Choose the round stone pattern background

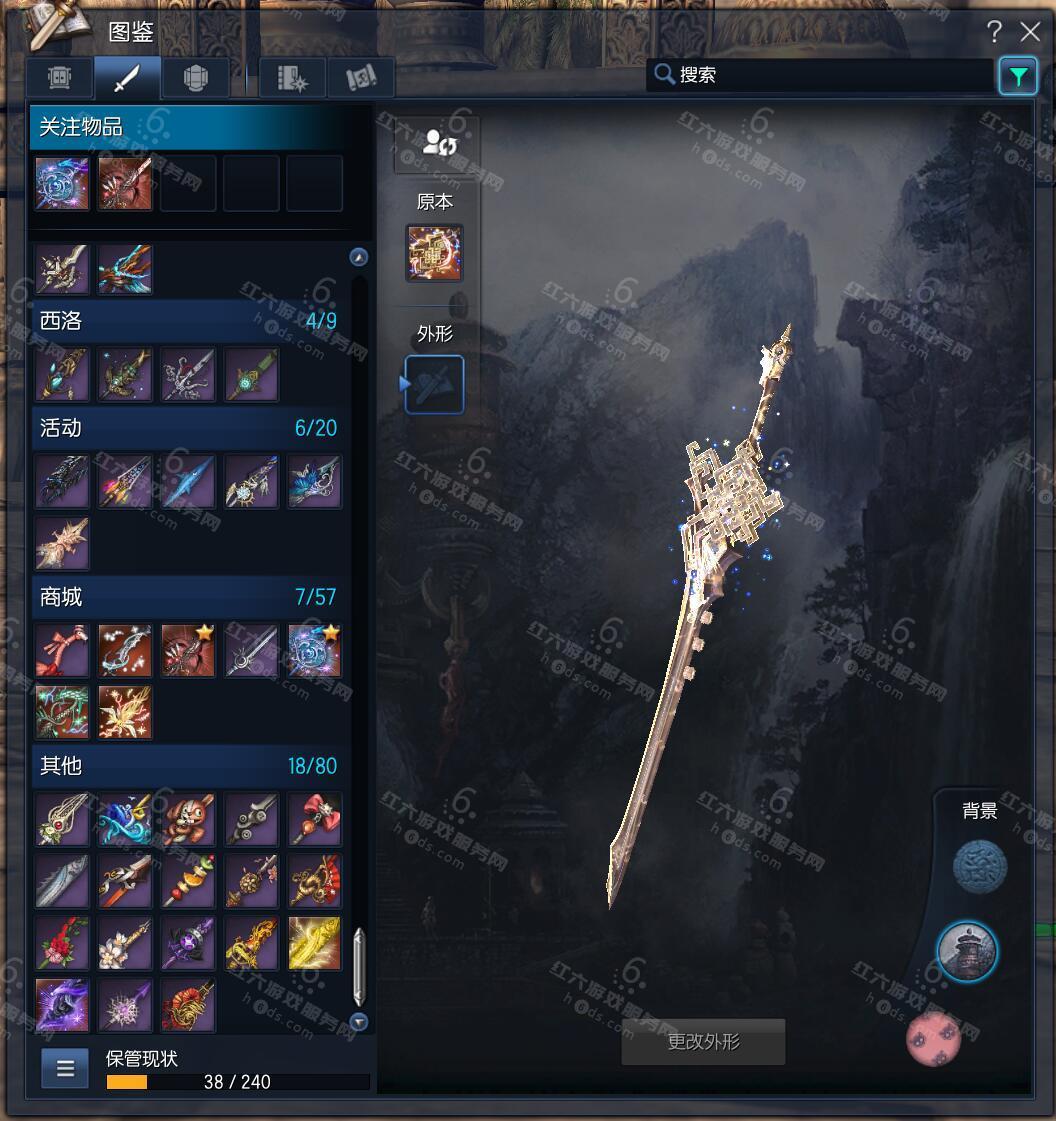tap(979, 866)
